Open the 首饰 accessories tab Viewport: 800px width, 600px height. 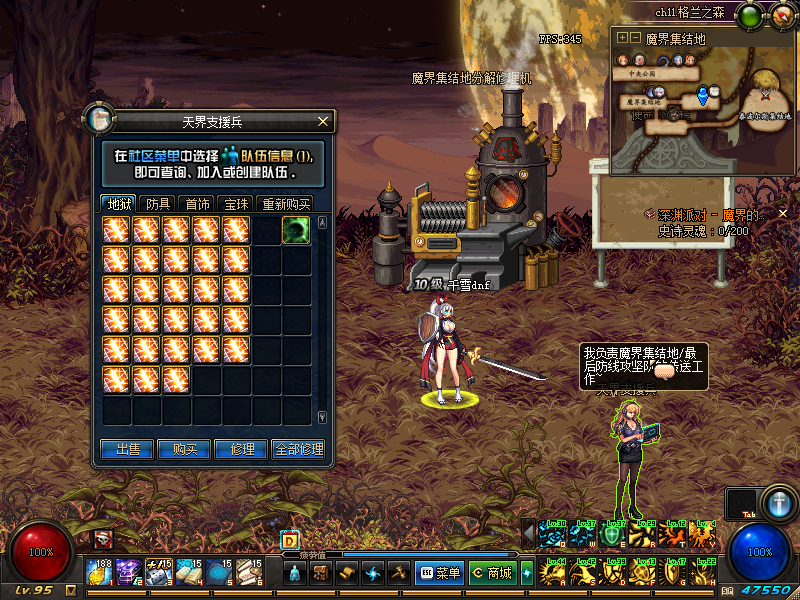pyautogui.click(x=198, y=203)
